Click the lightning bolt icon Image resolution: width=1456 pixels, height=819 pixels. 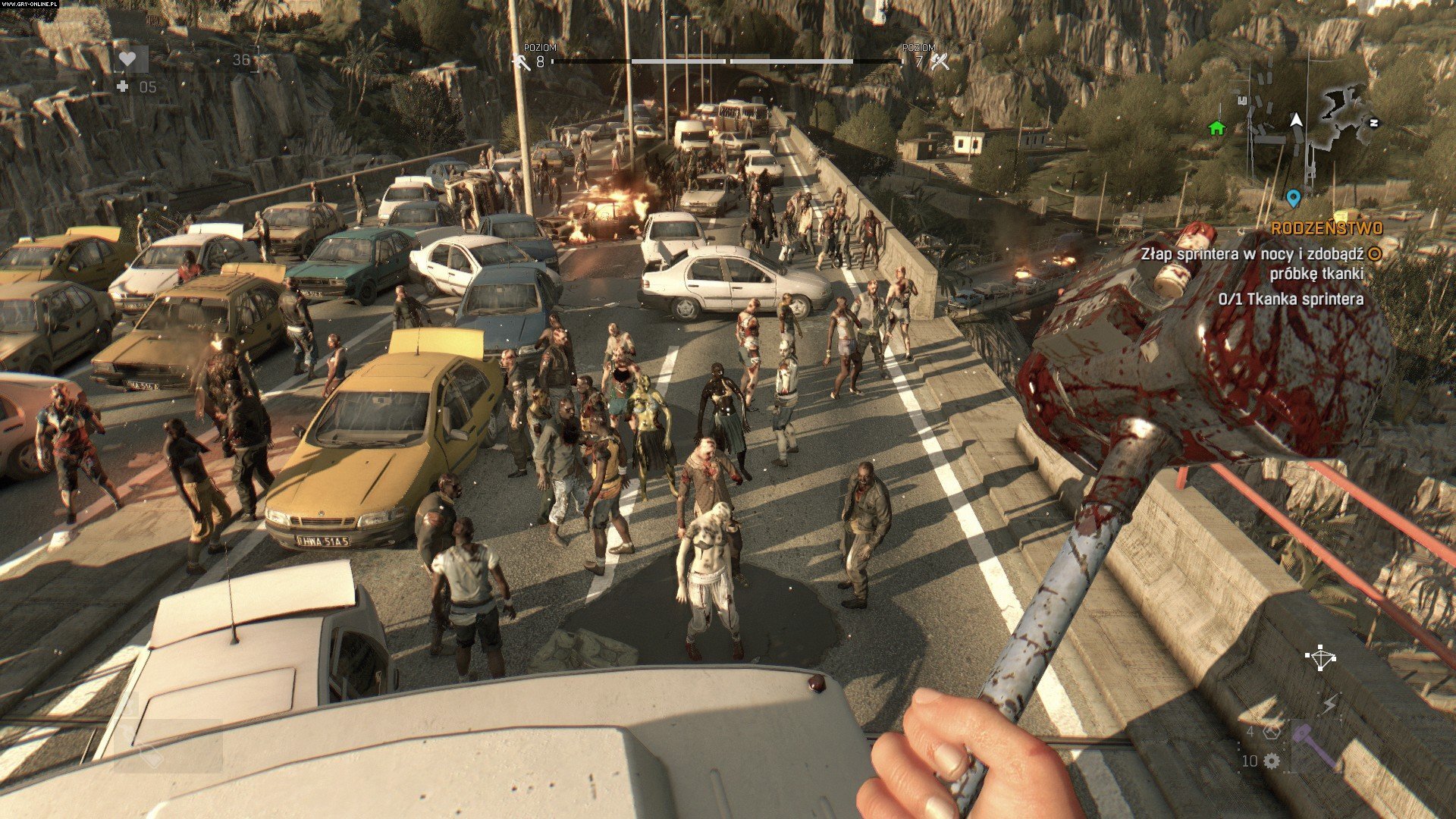point(1329,706)
